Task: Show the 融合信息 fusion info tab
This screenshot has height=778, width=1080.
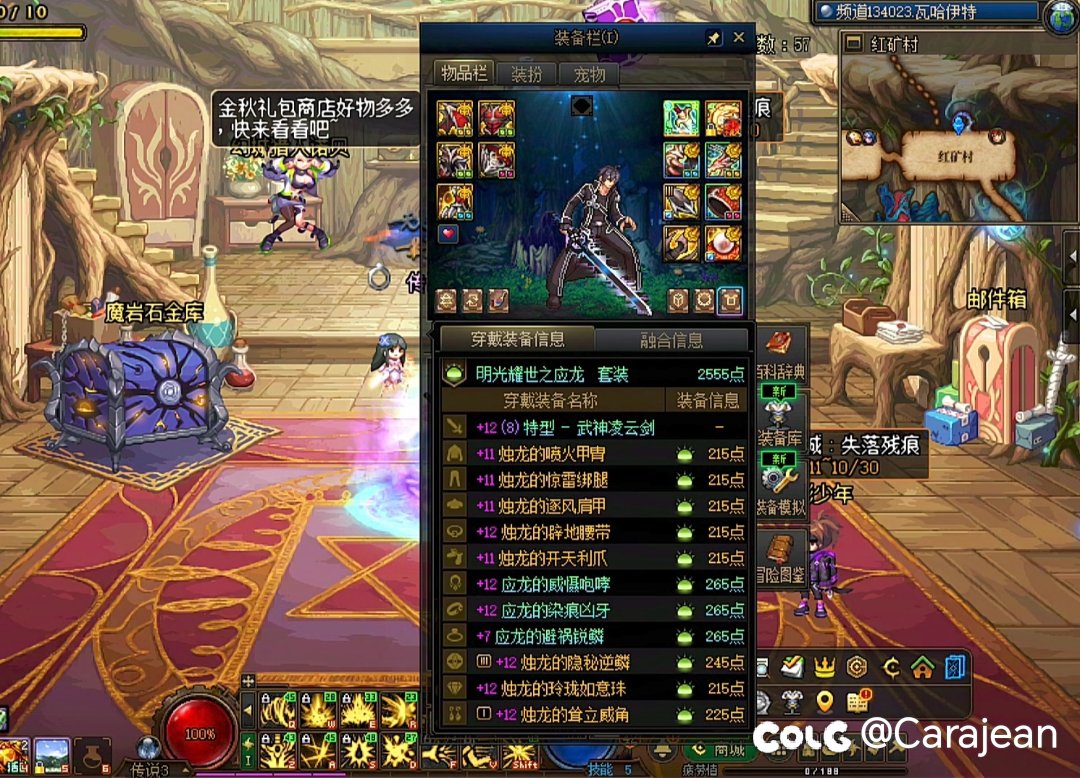Action: click(671, 340)
